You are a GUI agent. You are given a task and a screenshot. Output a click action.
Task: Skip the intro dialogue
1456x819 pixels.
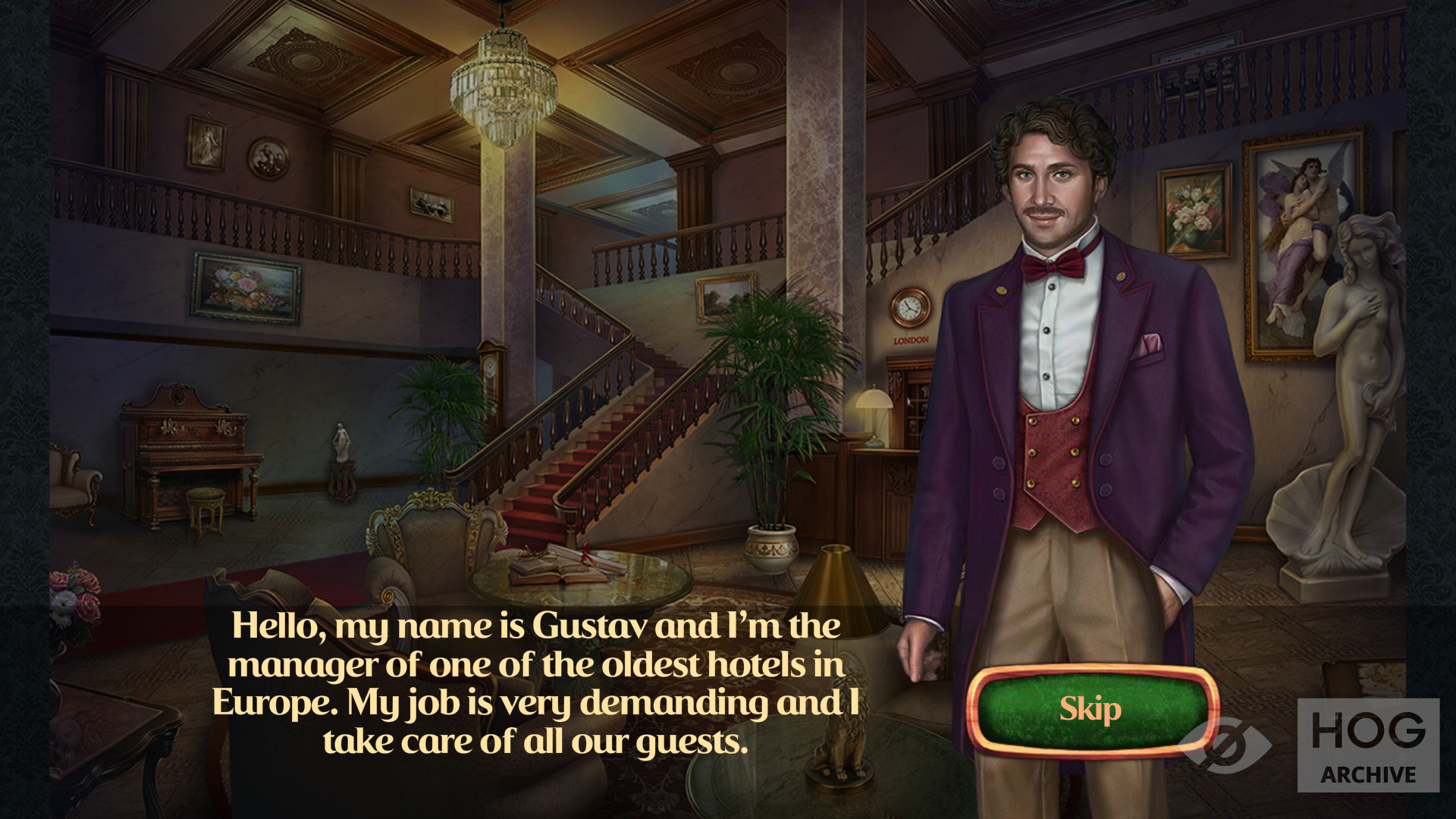coord(1090,710)
